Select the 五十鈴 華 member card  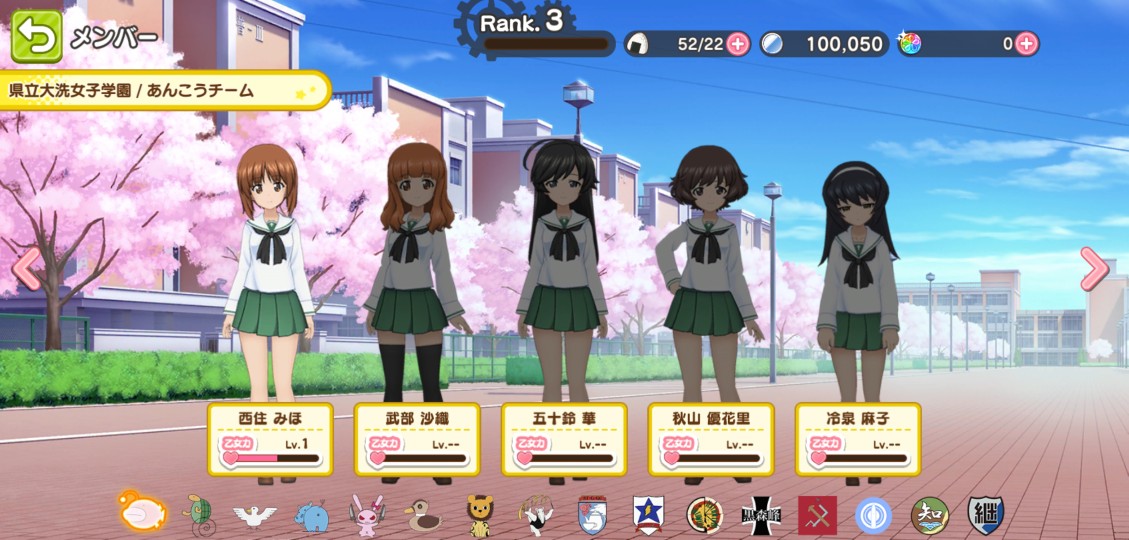pos(564,438)
